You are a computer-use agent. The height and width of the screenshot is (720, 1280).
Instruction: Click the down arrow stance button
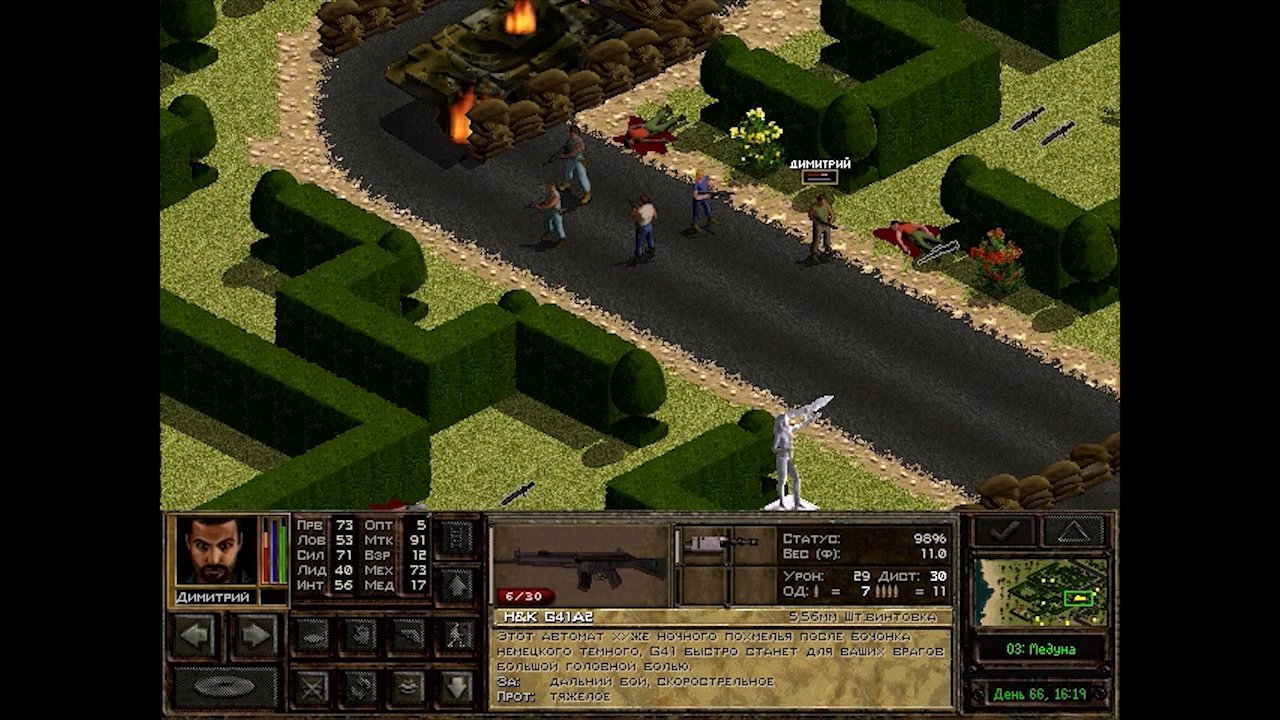(457, 687)
